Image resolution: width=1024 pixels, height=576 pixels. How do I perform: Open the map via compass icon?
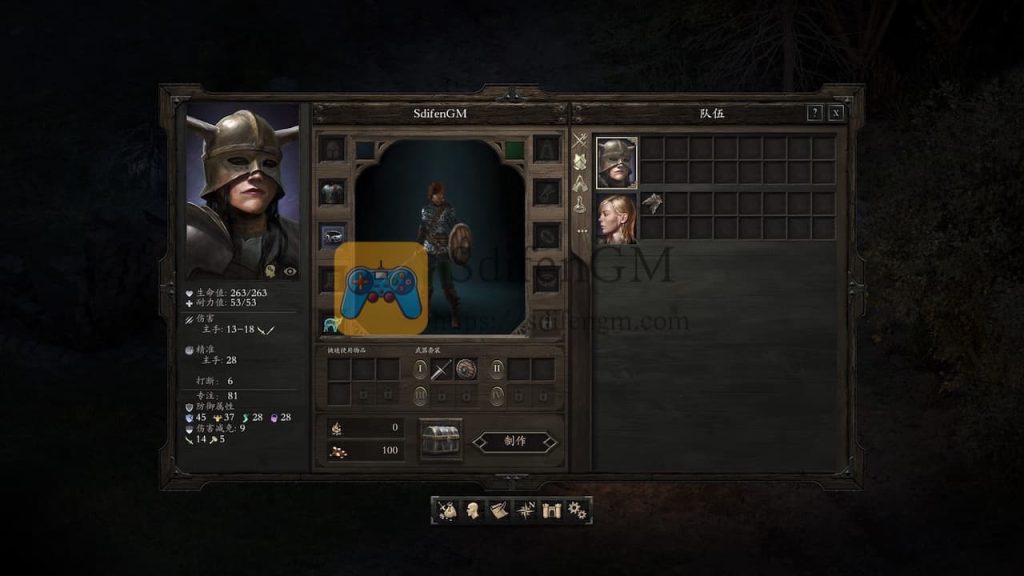tap(524, 510)
